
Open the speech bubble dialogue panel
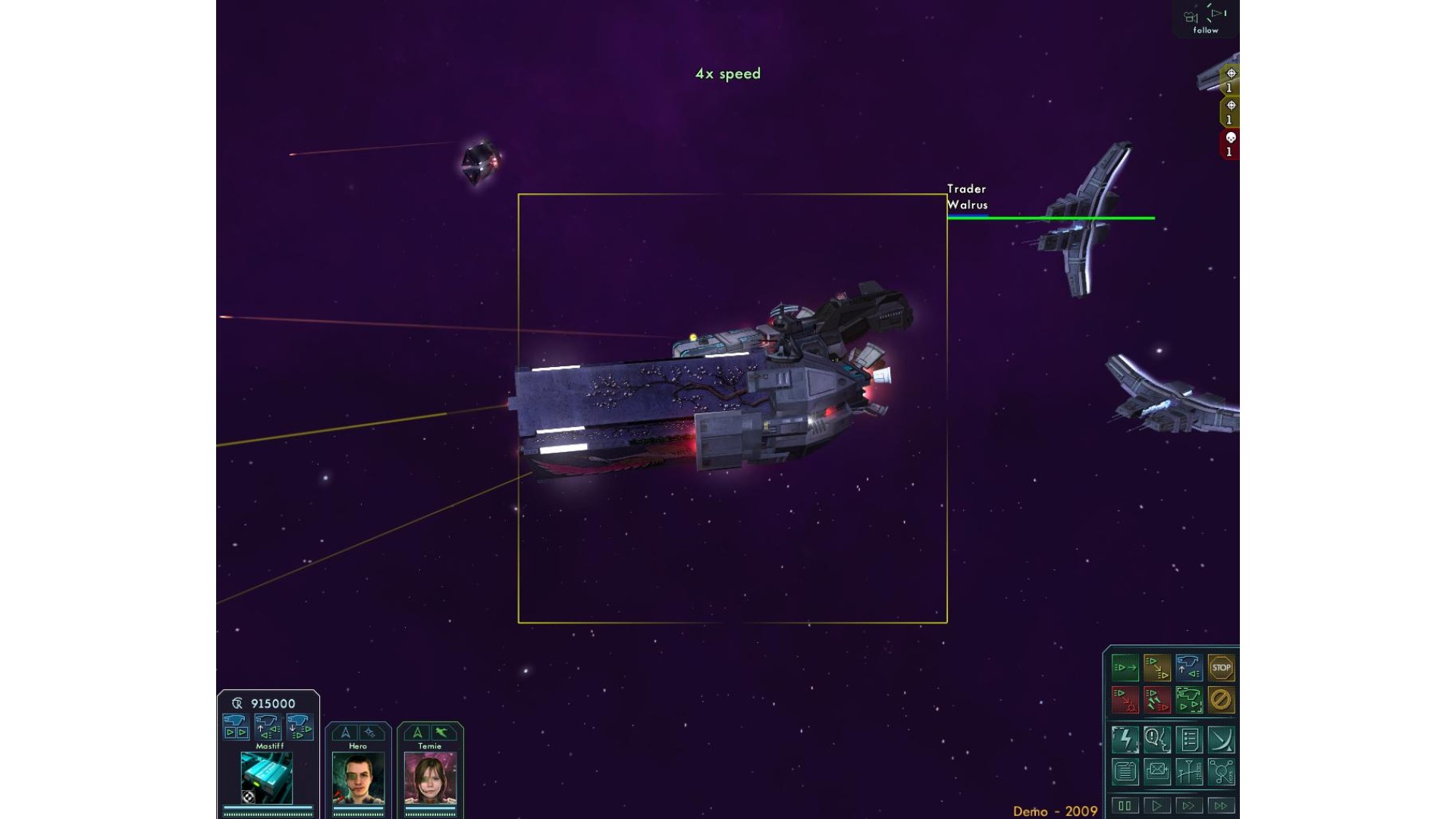pos(1157,739)
